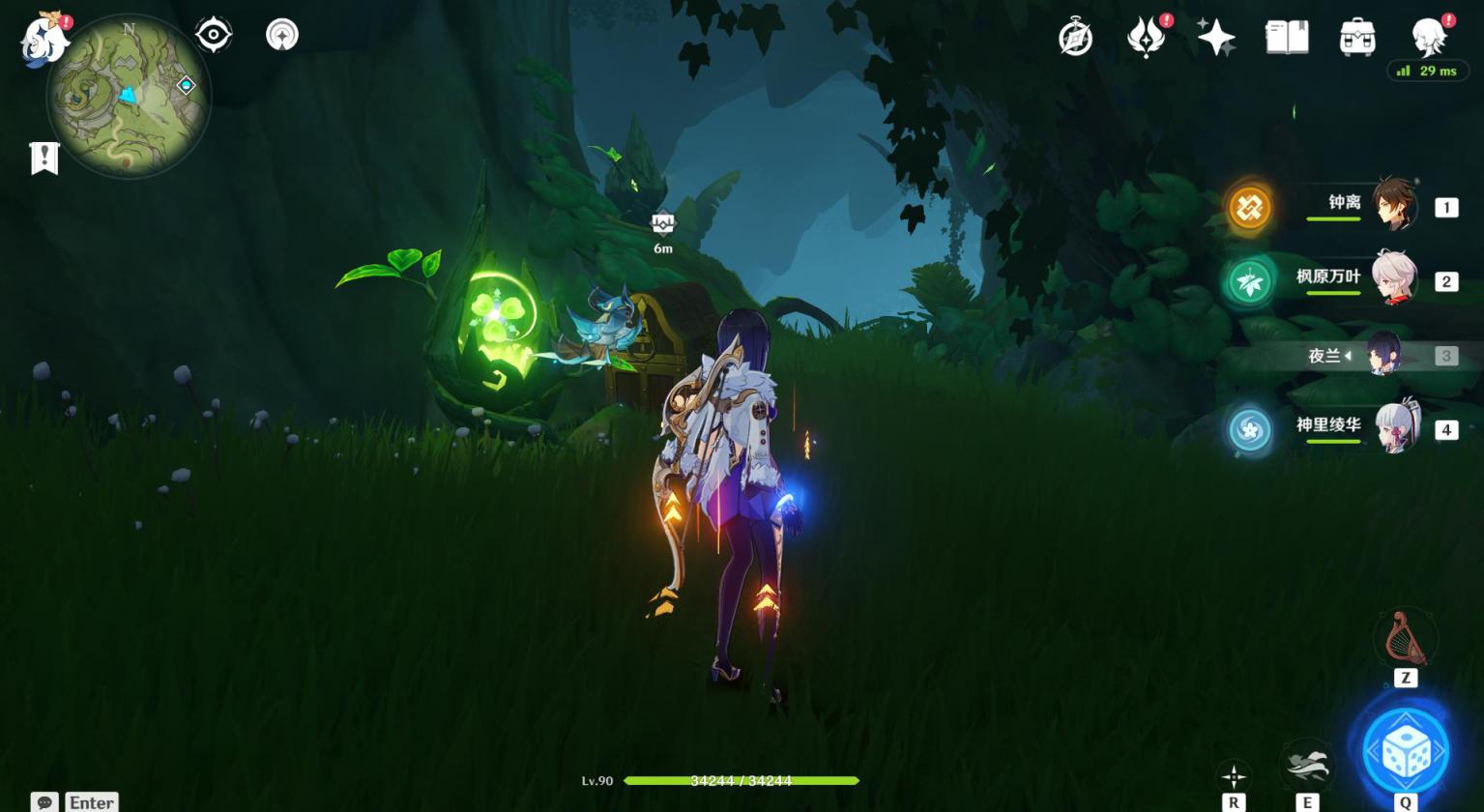Use the lyre gadget

pos(1405,637)
